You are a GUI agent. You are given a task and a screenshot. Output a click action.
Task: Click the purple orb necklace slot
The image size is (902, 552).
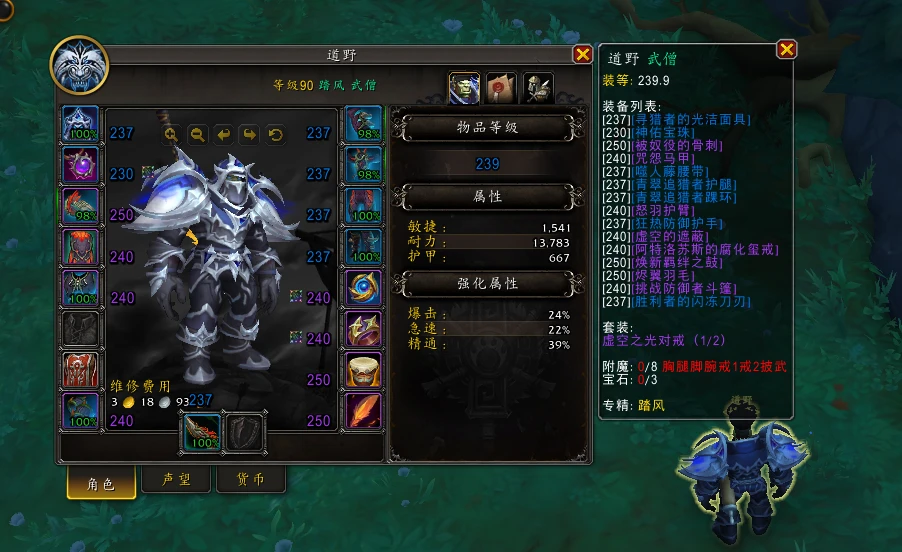pos(81,165)
